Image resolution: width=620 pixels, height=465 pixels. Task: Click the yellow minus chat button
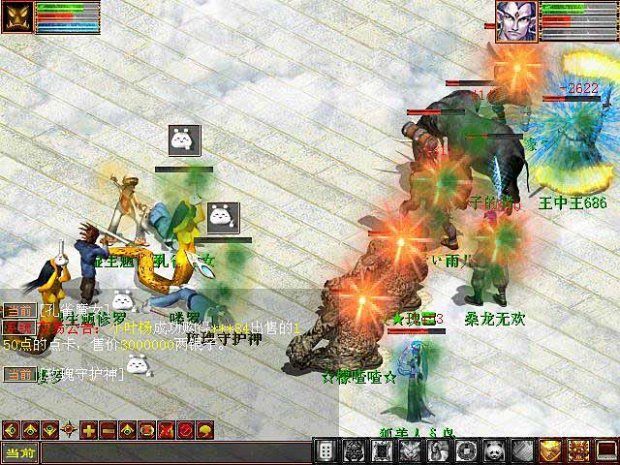click(108, 430)
